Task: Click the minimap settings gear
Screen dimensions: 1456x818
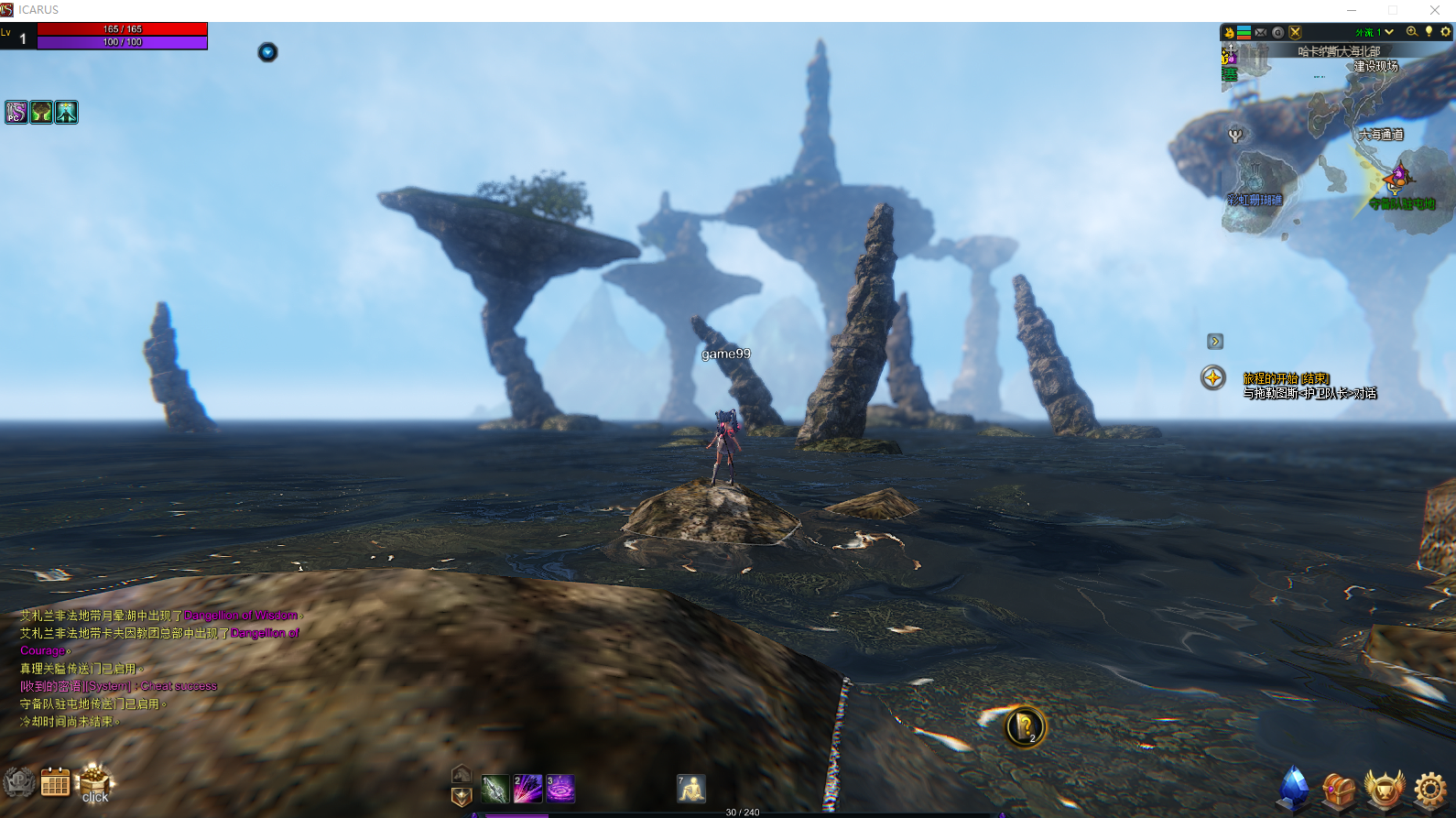Action: point(1446,32)
